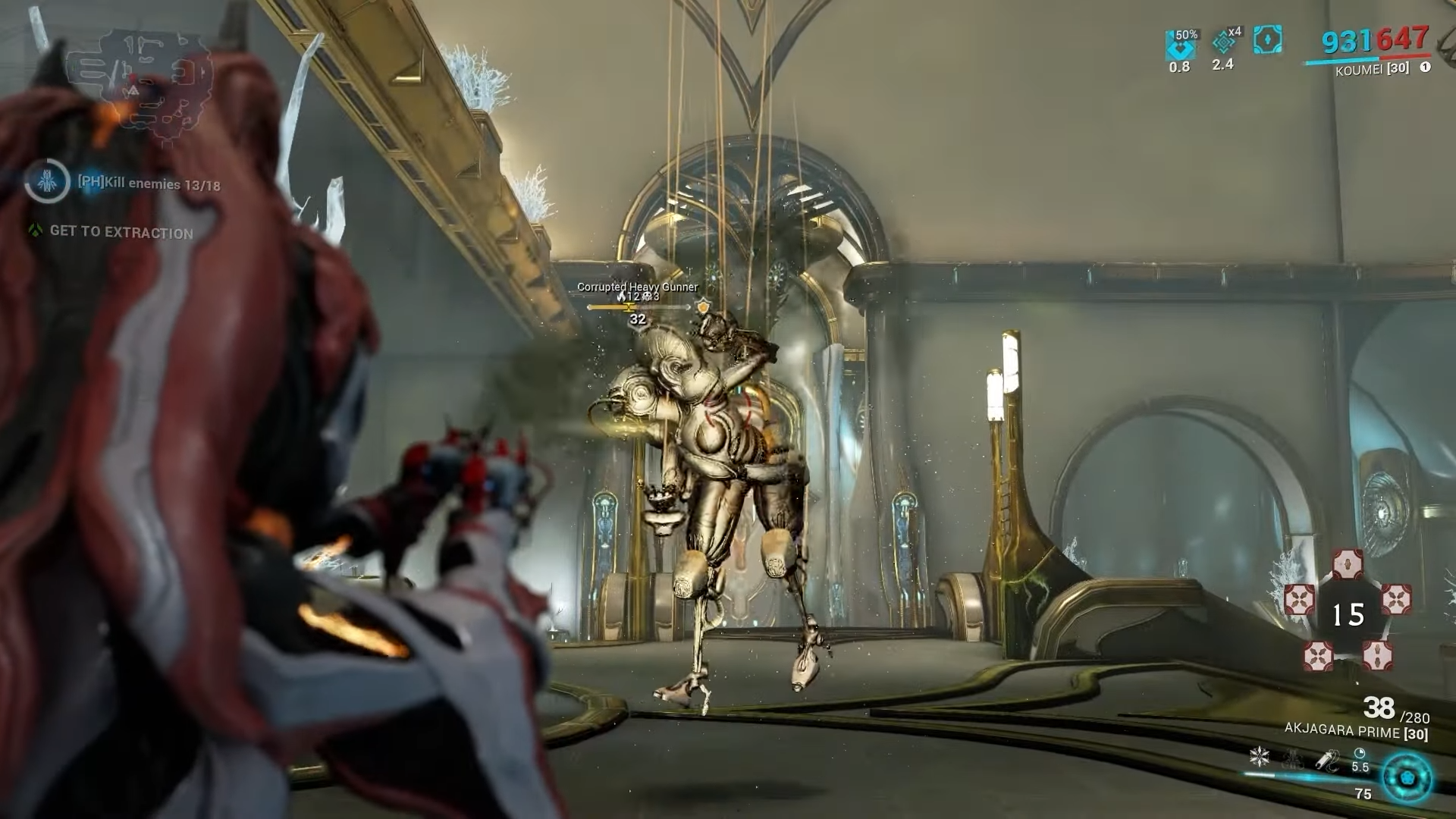
Task: Click the circled 1 badge near KOUMEI
Action: [x=1426, y=67]
